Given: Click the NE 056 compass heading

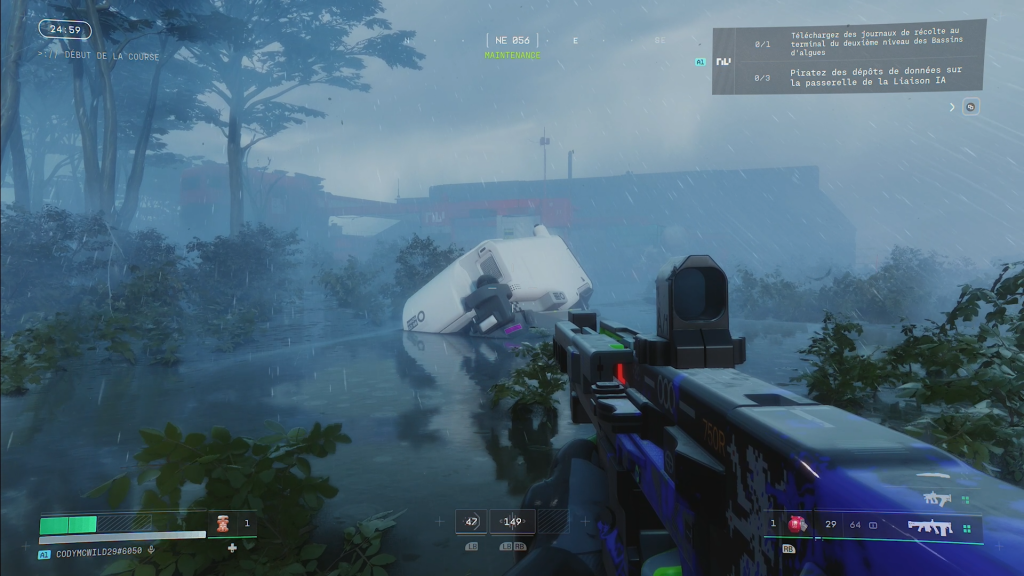Looking at the screenshot, I should point(512,41).
